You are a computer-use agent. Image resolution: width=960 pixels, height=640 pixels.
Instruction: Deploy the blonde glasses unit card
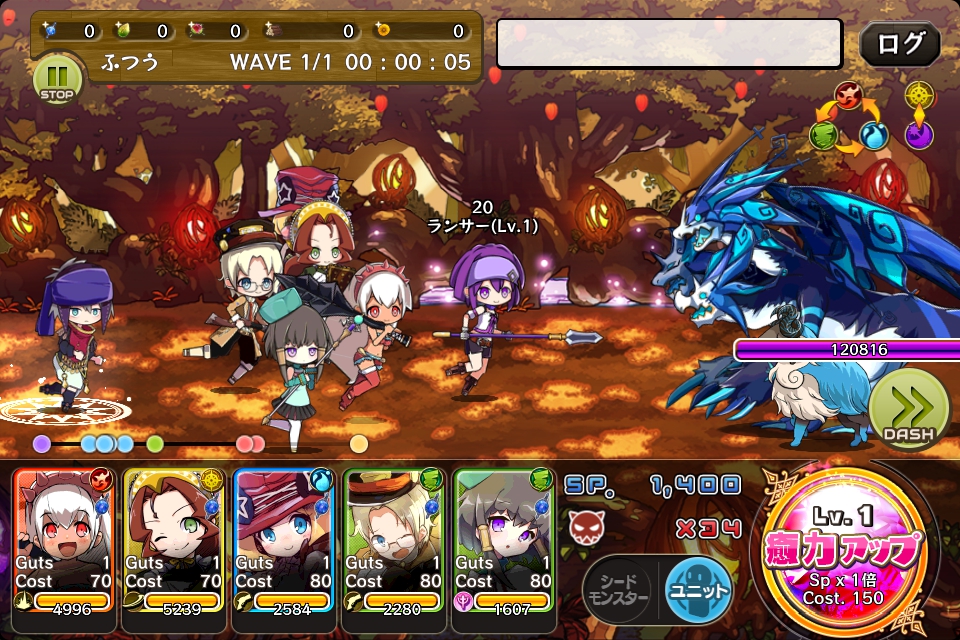coord(394,540)
